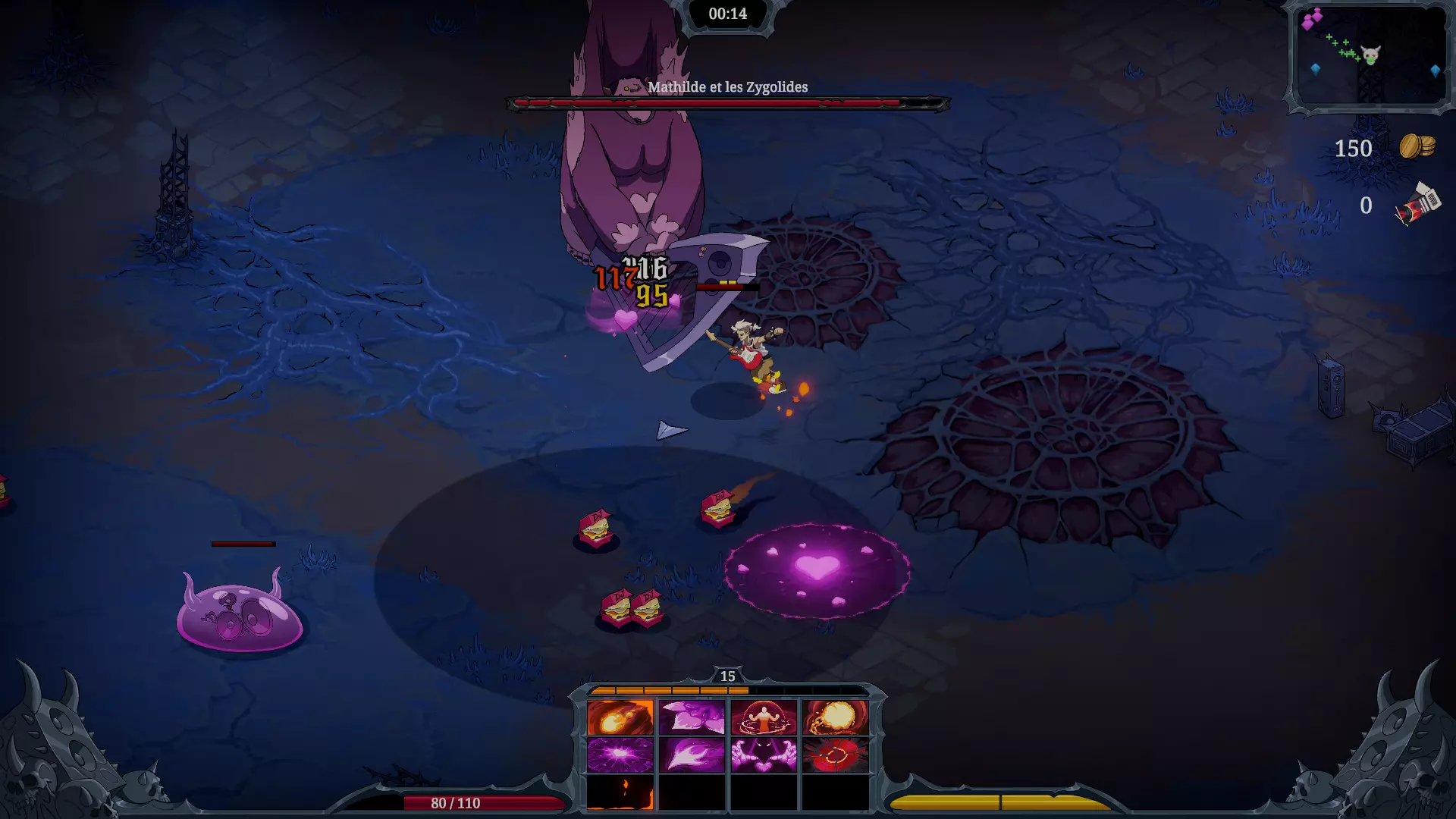The width and height of the screenshot is (1456, 819).
Task: Activate the purple burst explosion ability
Action: [x=620, y=755]
